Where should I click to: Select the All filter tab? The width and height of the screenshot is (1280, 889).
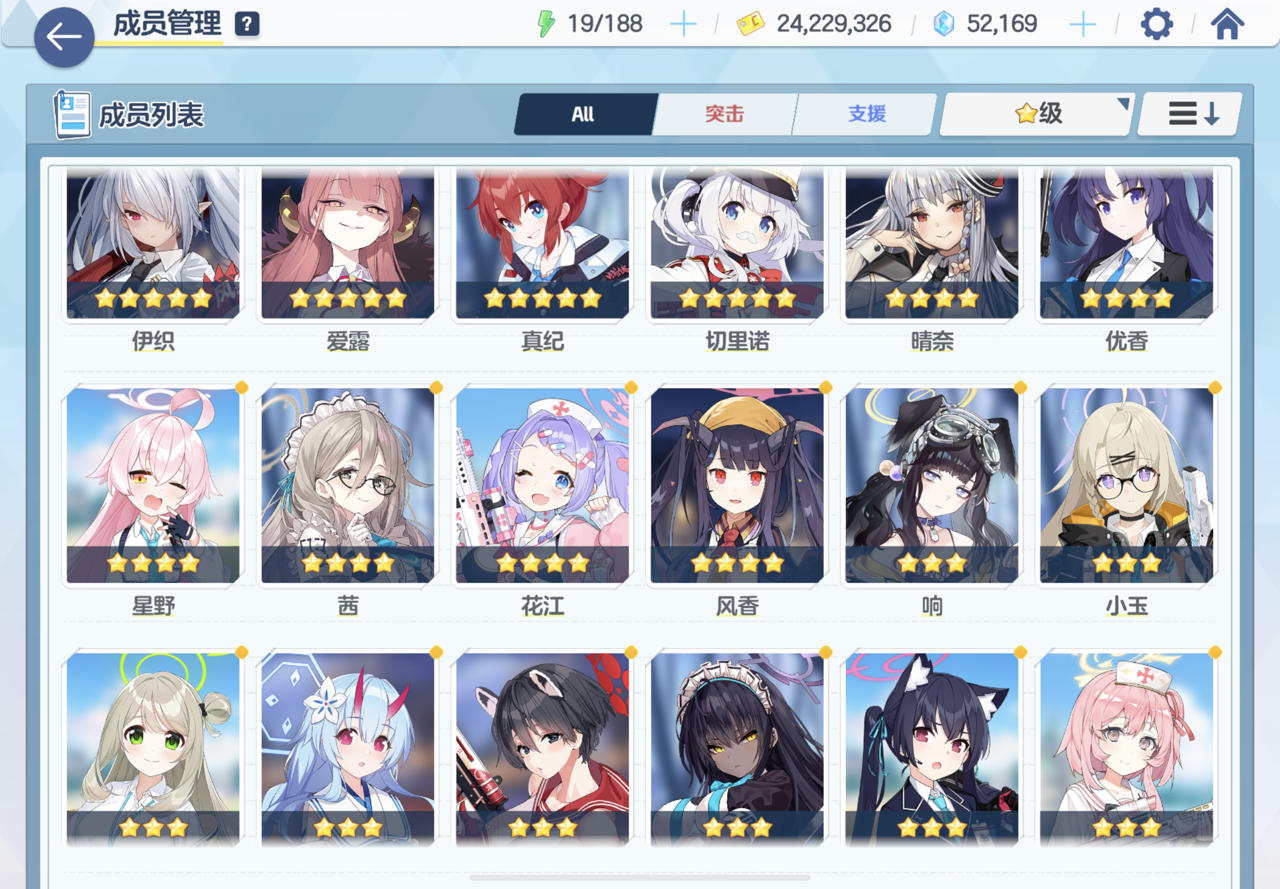point(584,114)
